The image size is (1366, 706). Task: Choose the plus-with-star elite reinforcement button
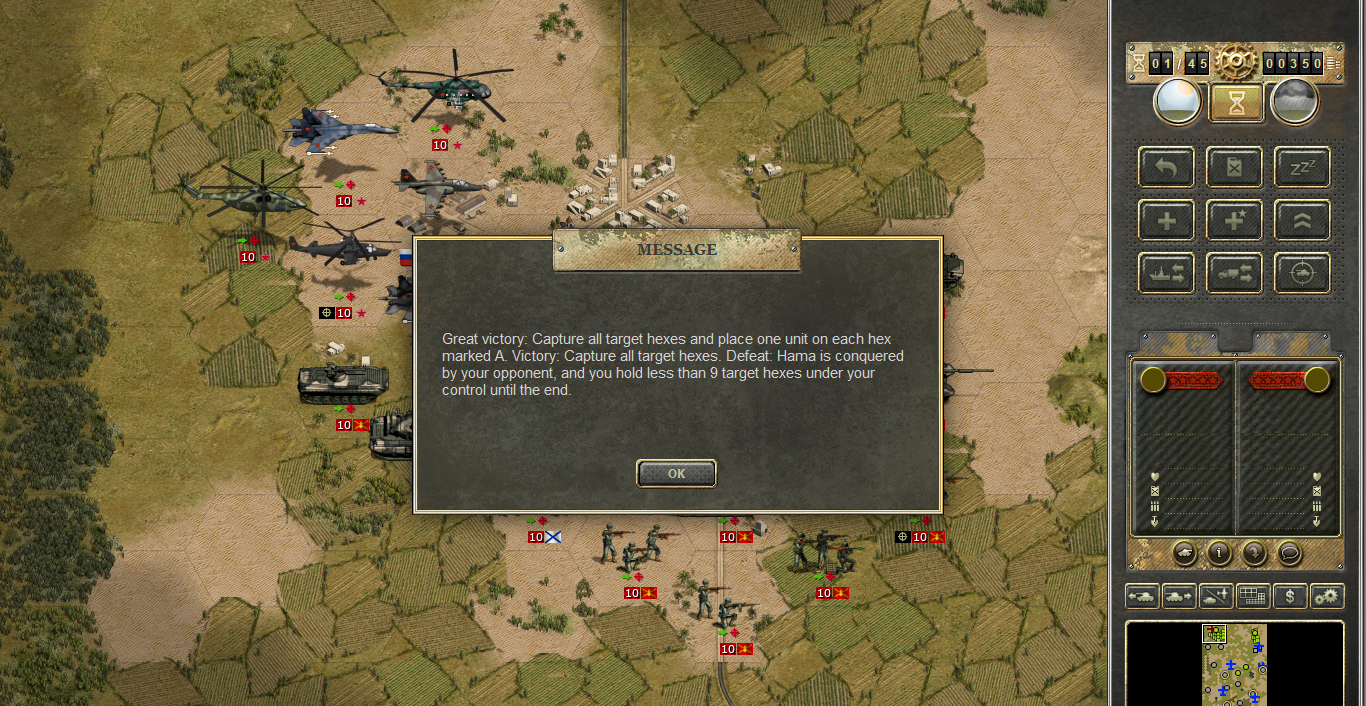pyautogui.click(x=1234, y=220)
